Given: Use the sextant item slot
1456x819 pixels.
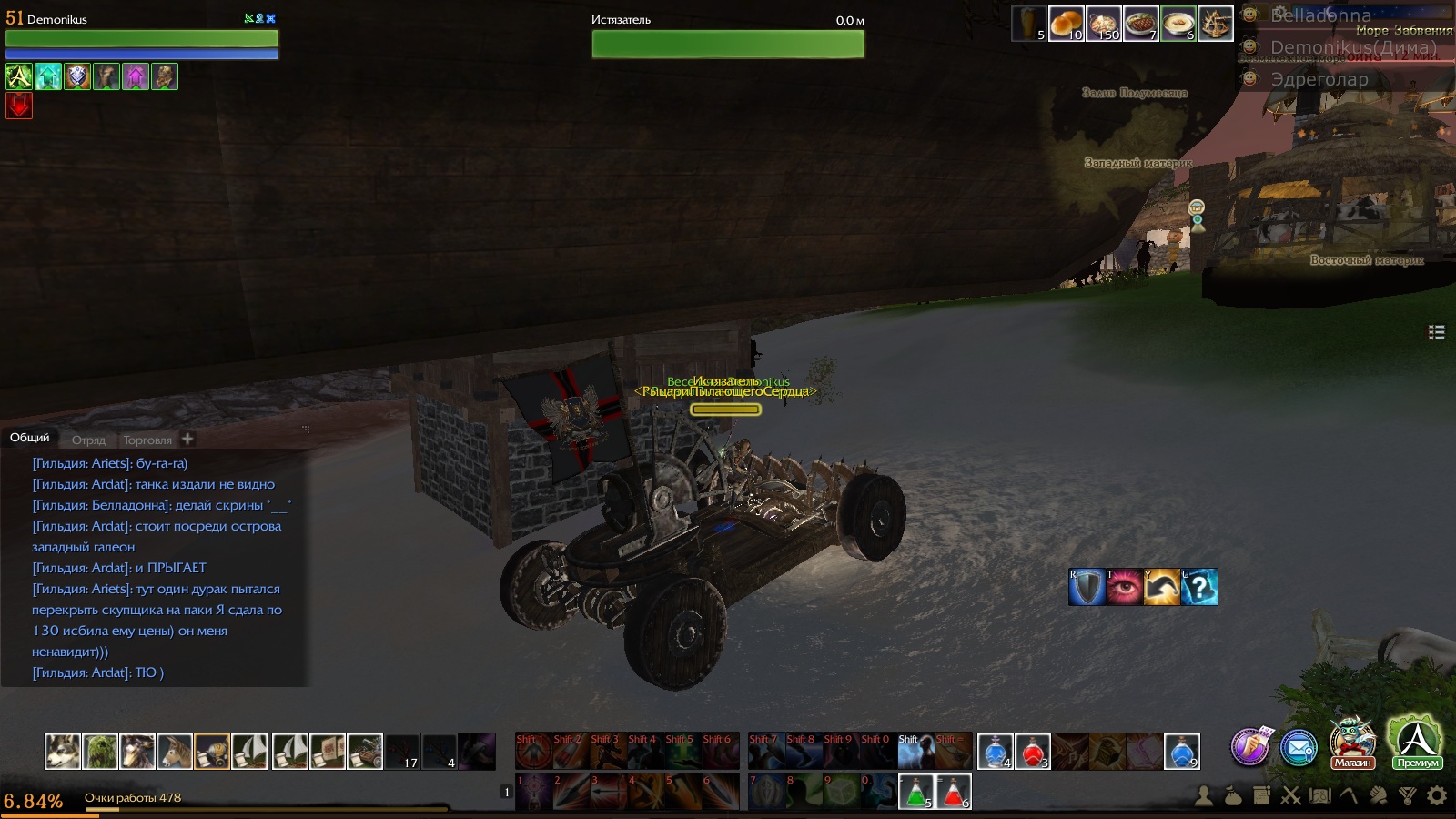Looking at the screenshot, I should 1215,24.
